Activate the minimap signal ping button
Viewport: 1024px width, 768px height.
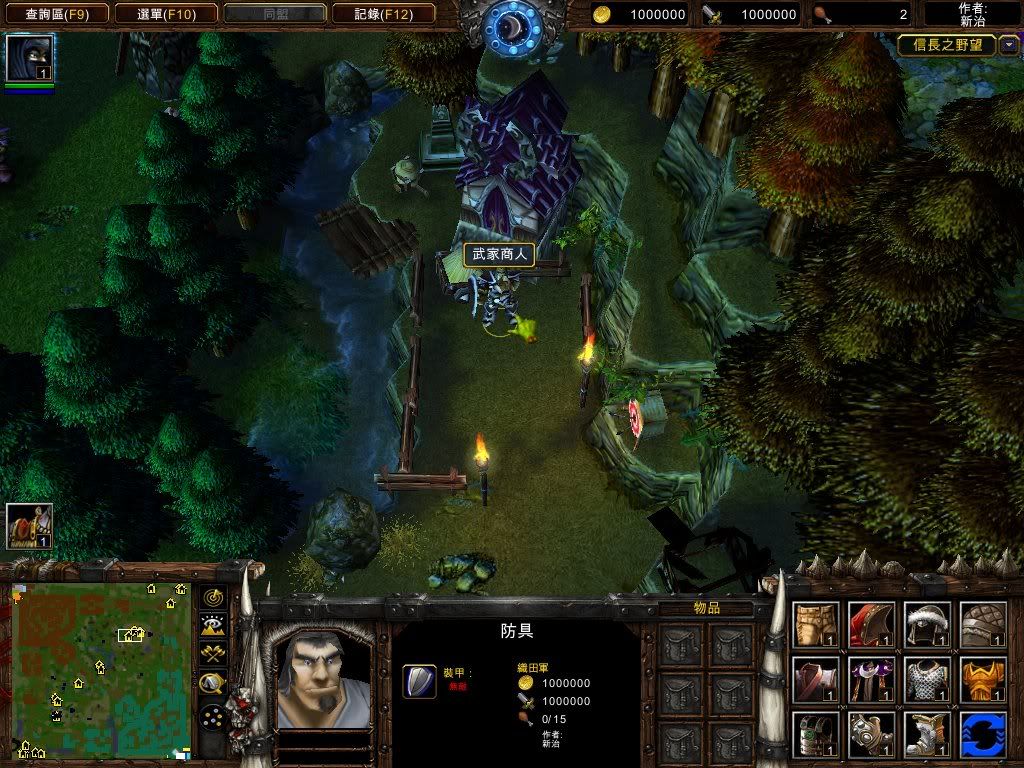coord(212,597)
